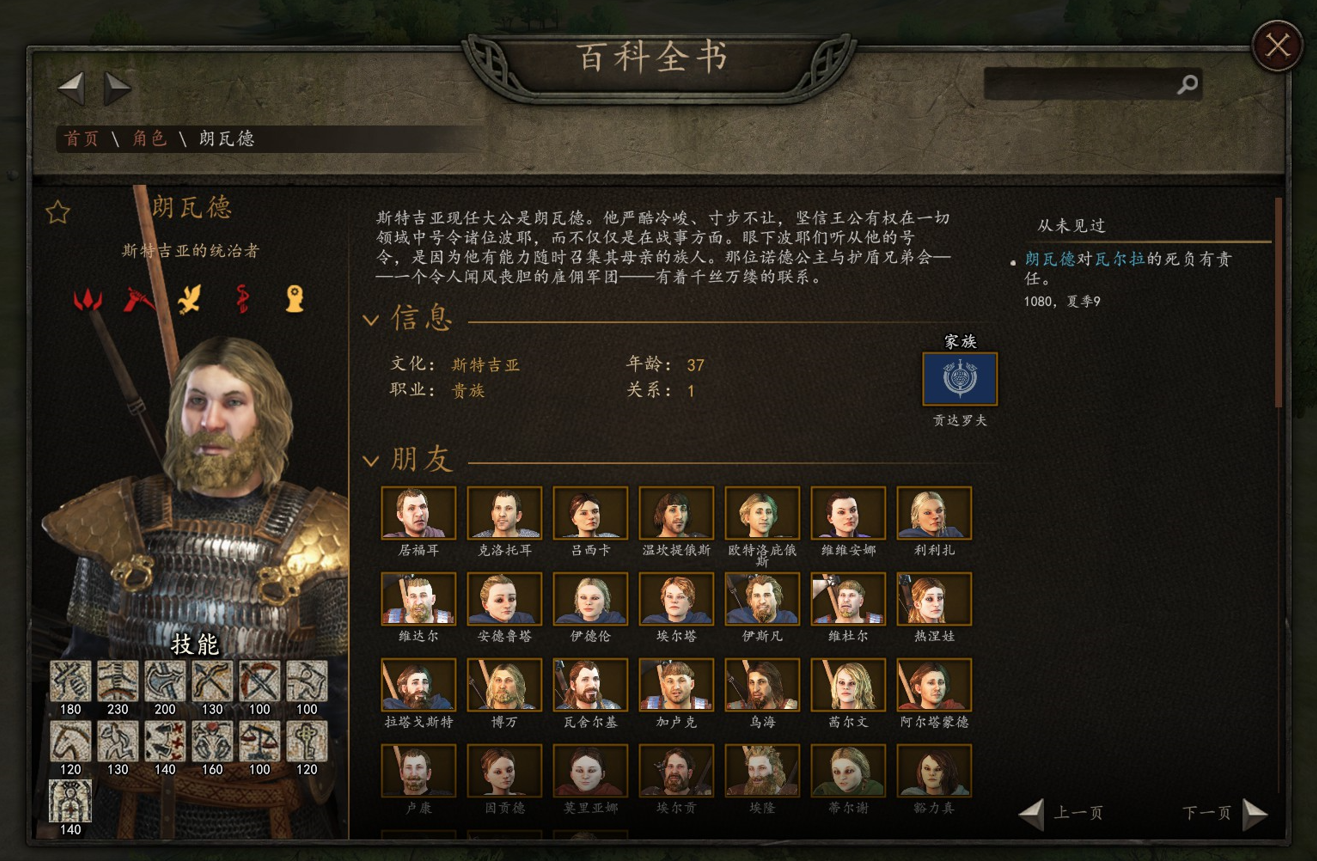Screen dimensions: 1317x861
Task: Go back with the left history arrow
Action: pos(71,88)
